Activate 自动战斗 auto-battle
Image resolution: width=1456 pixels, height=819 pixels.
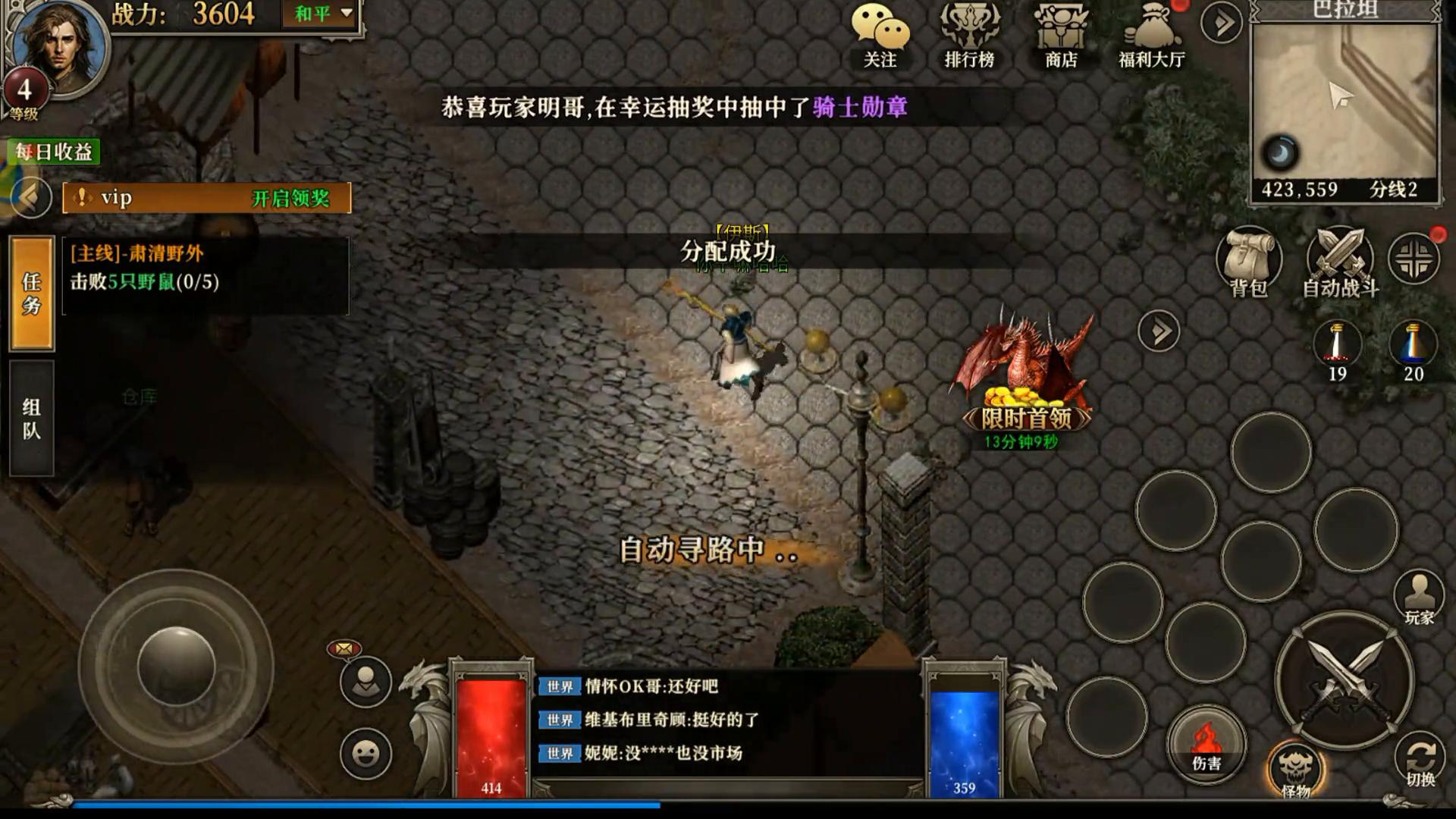(x=1338, y=262)
